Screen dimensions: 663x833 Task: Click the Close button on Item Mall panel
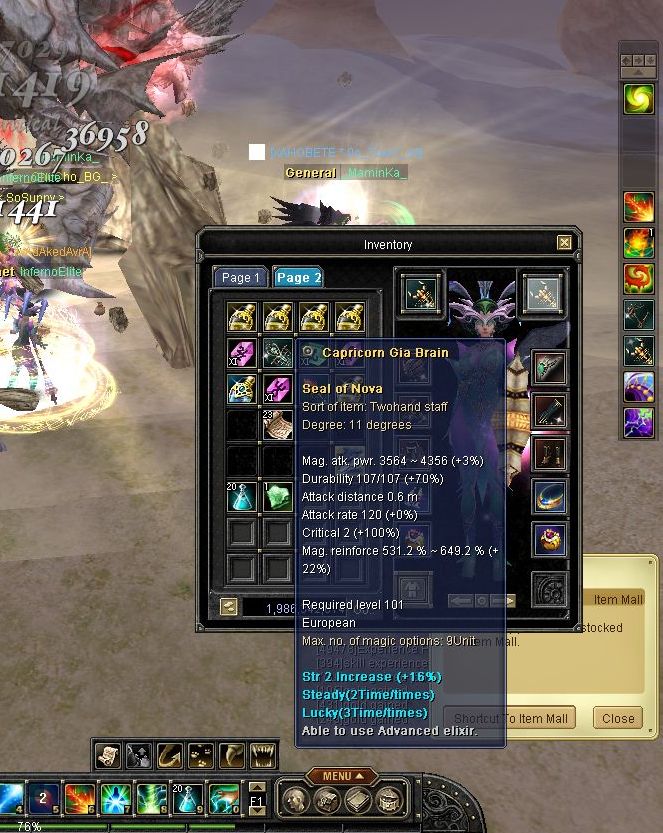(x=618, y=718)
